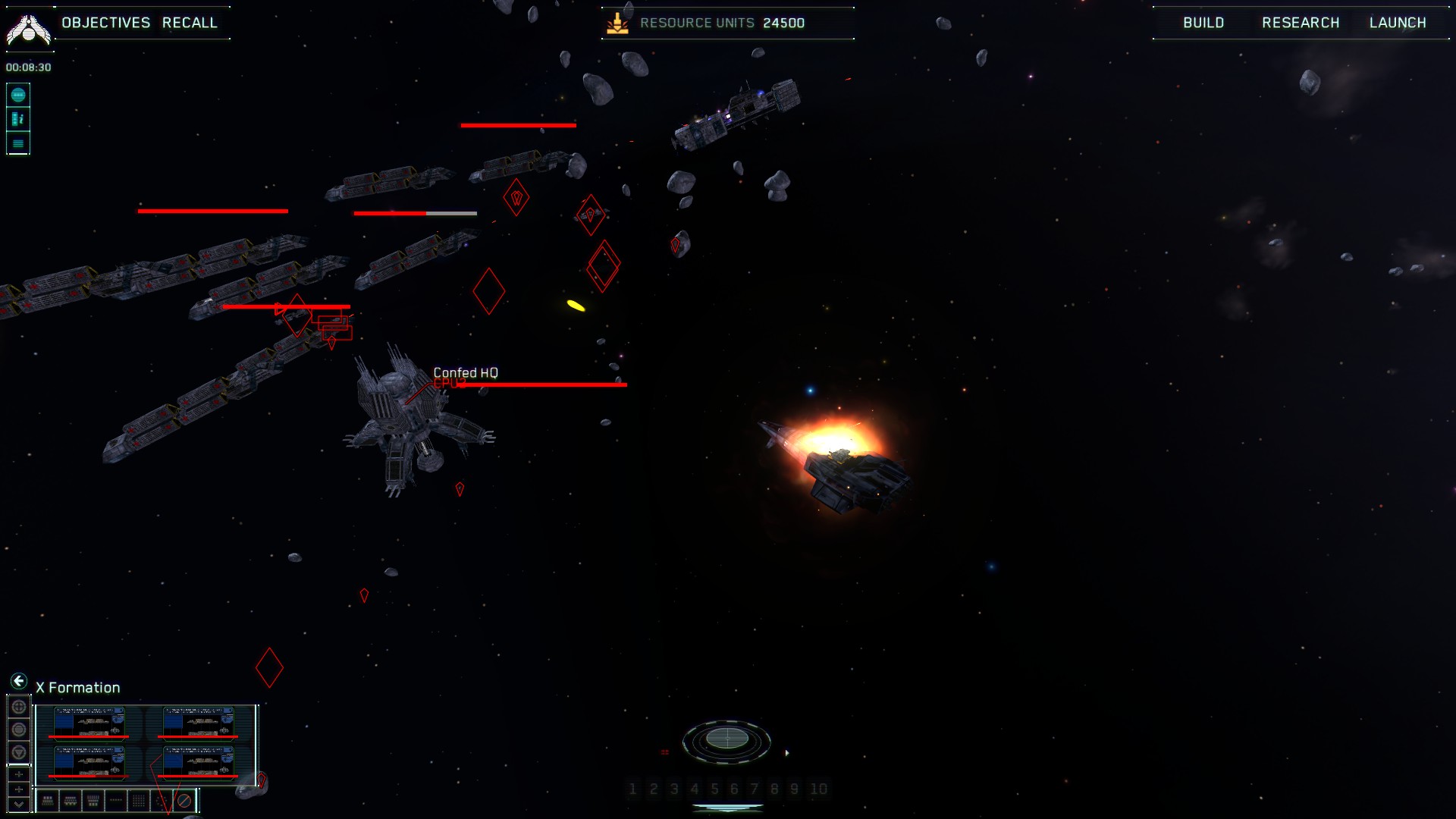The width and height of the screenshot is (1456, 819).
Task: Open the Research menu
Action: [x=1301, y=23]
